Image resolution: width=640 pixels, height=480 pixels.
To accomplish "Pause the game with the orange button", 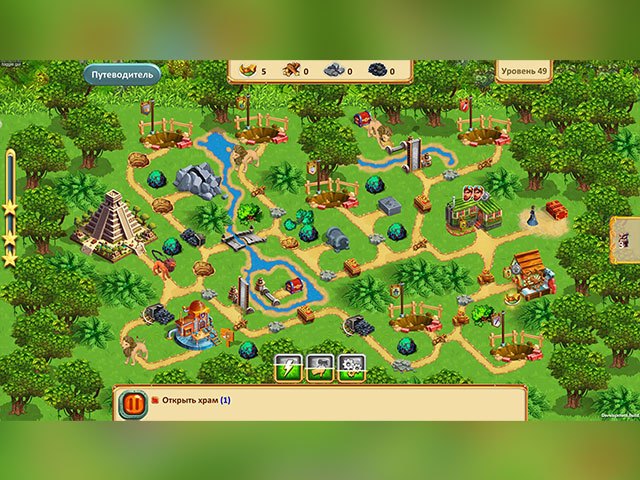I will (132, 404).
